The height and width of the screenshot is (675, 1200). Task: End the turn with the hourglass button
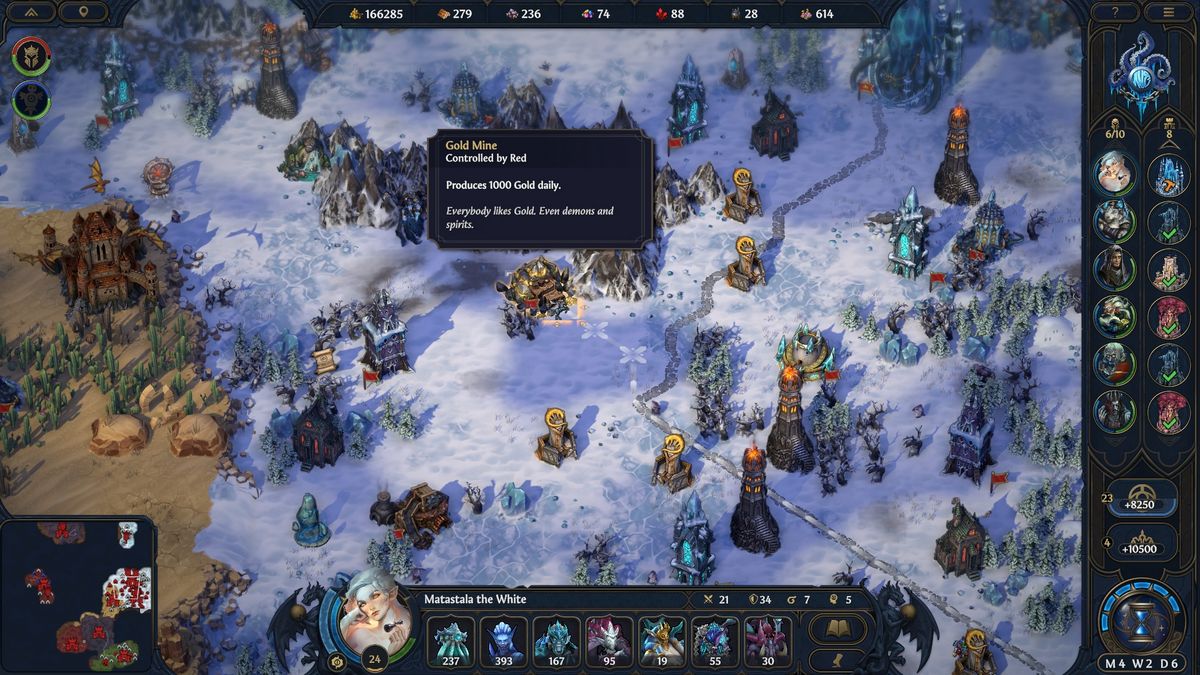(x=1140, y=620)
